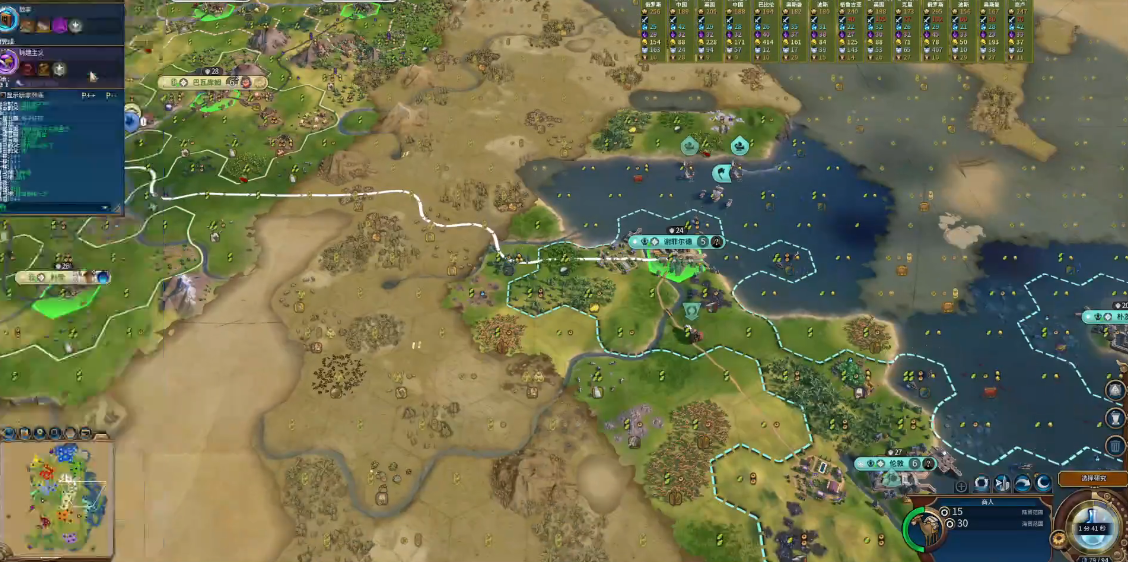Click the globe button above the minimap
Screen dimensions: 1128x562
(x=9, y=433)
